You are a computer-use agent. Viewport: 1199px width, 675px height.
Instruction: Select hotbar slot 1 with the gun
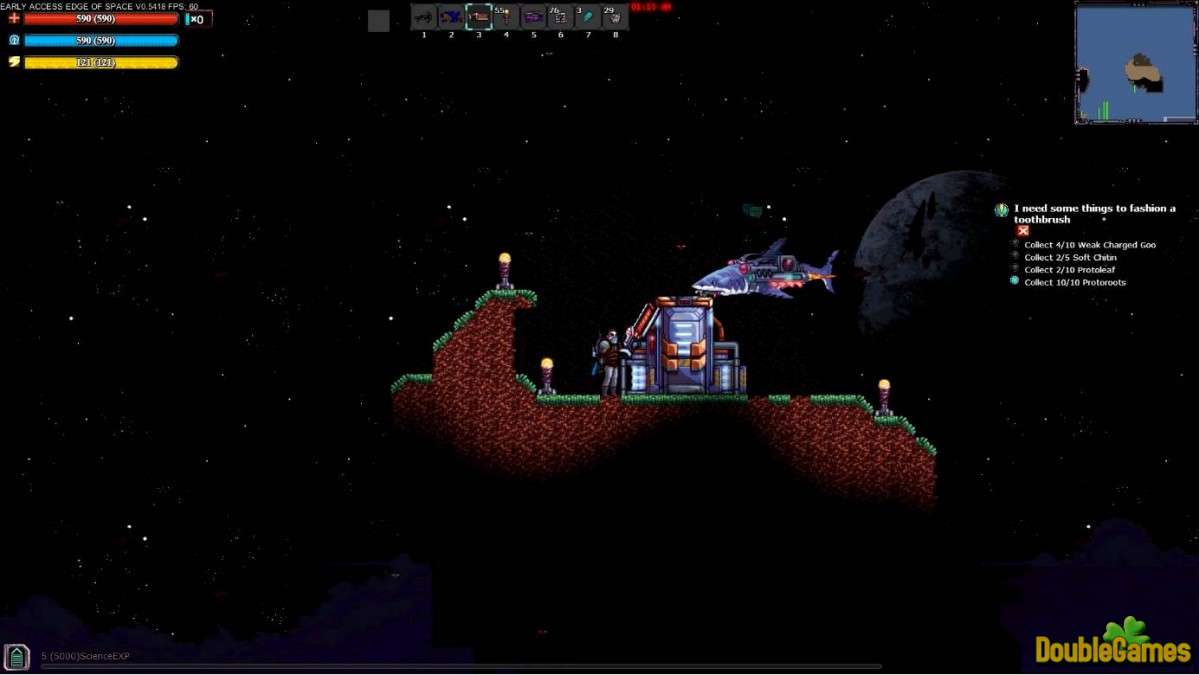[424, 17]
